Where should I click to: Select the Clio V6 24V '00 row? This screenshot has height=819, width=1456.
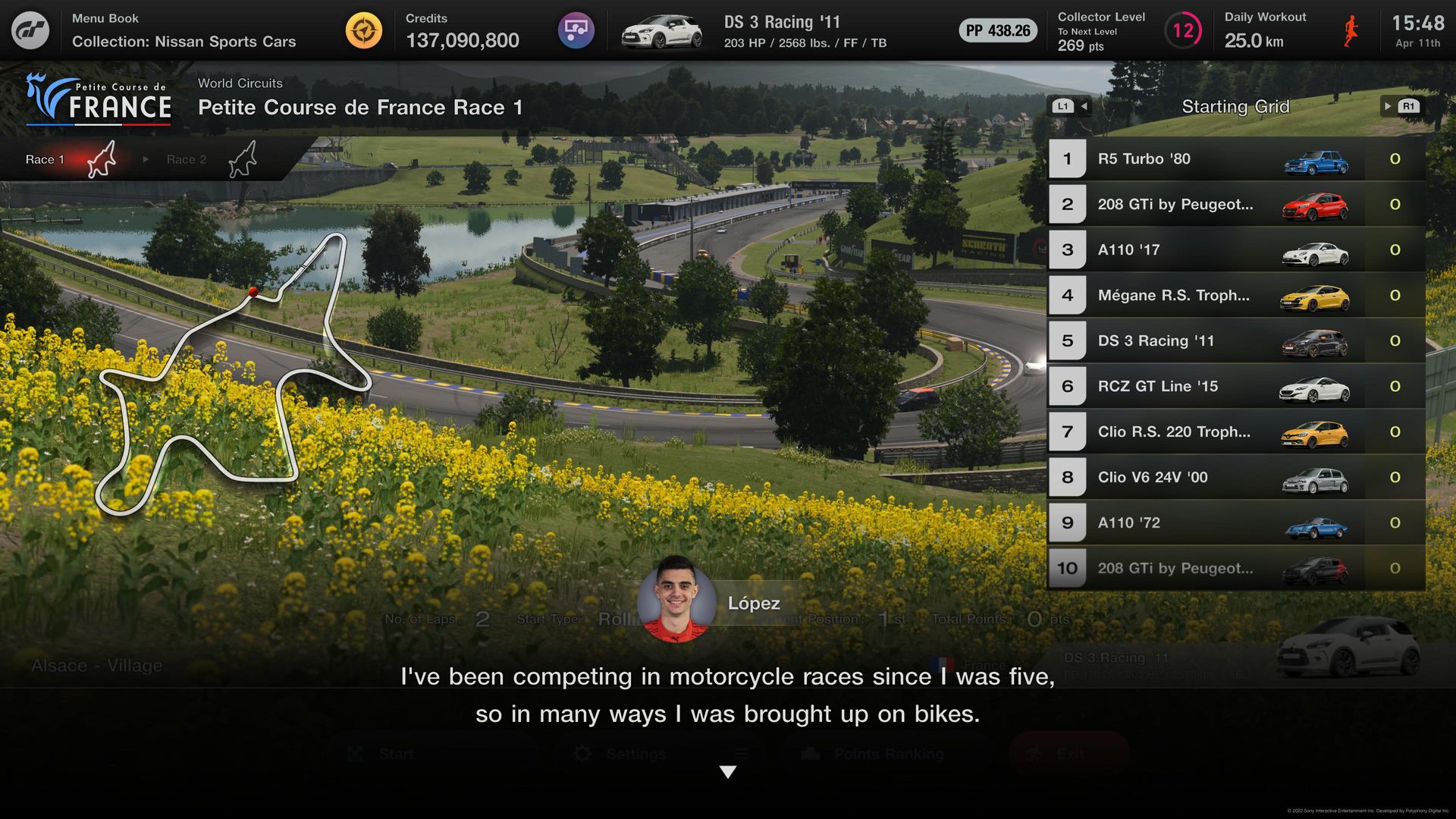1236,478
